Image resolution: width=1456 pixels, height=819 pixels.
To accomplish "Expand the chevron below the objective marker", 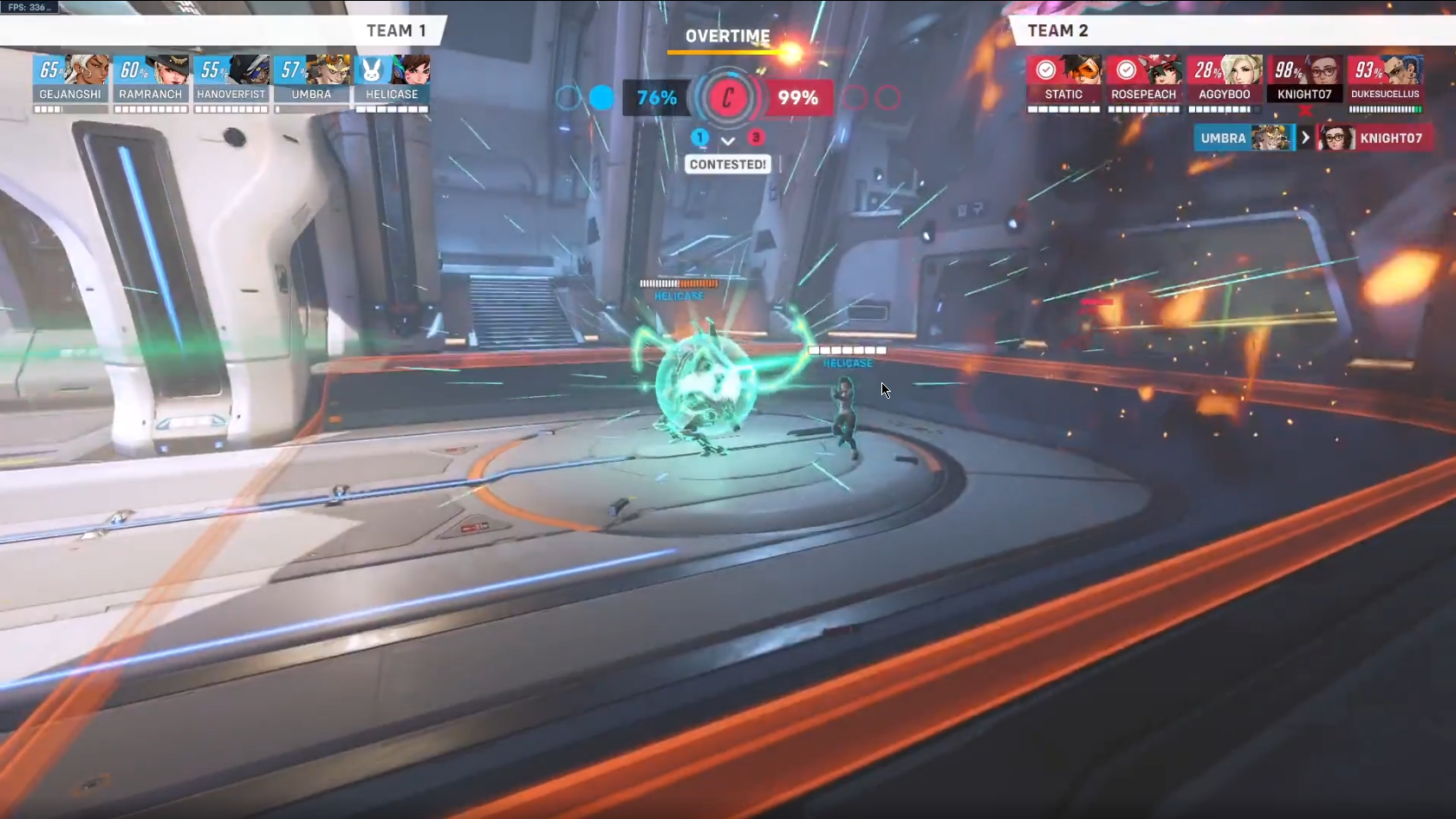I will click(728, 140).
